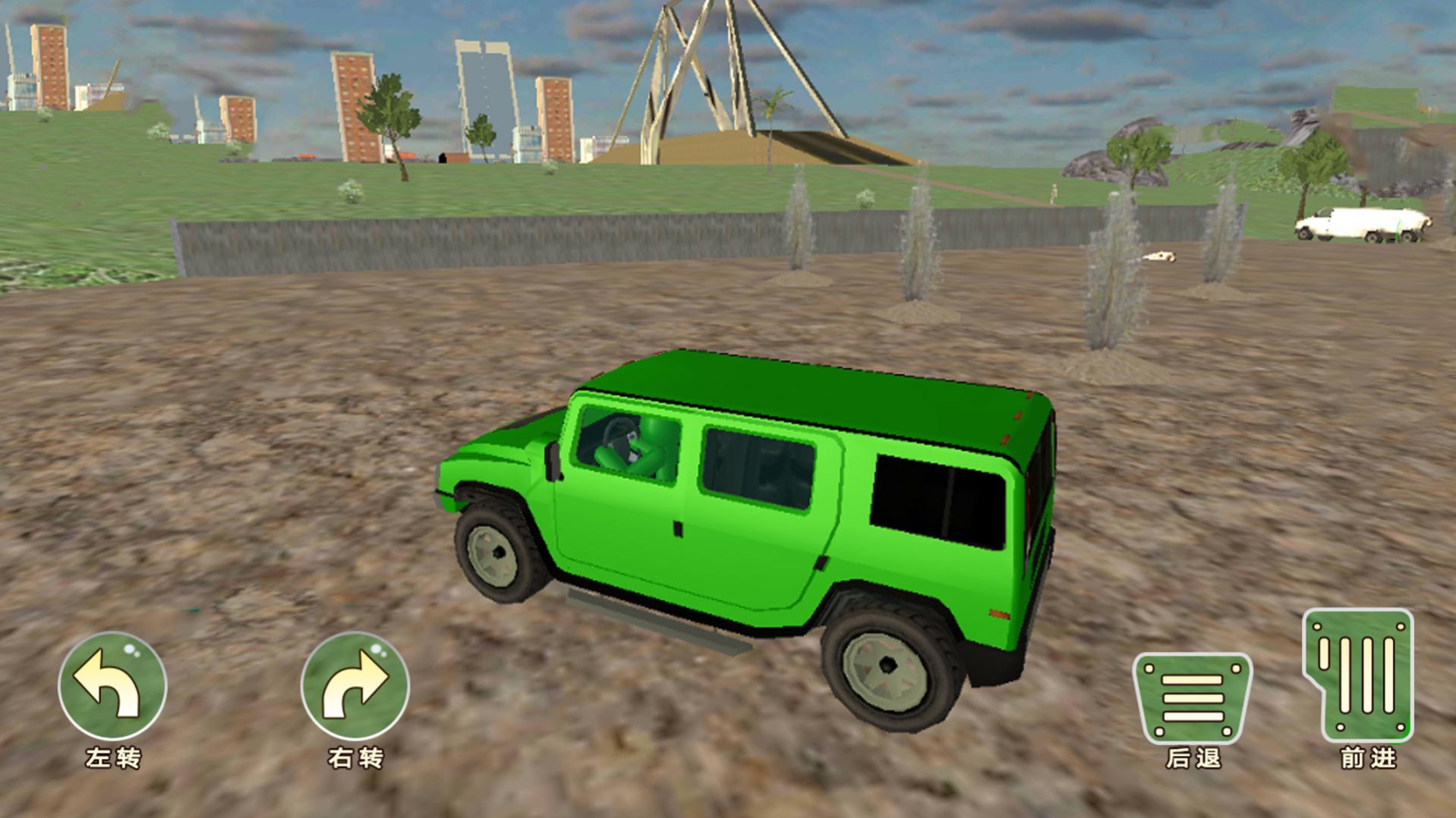Steer with the right turn (右转) button
Screen dimensions: 1456x818
pyautogui.click(x=355, y=686)
